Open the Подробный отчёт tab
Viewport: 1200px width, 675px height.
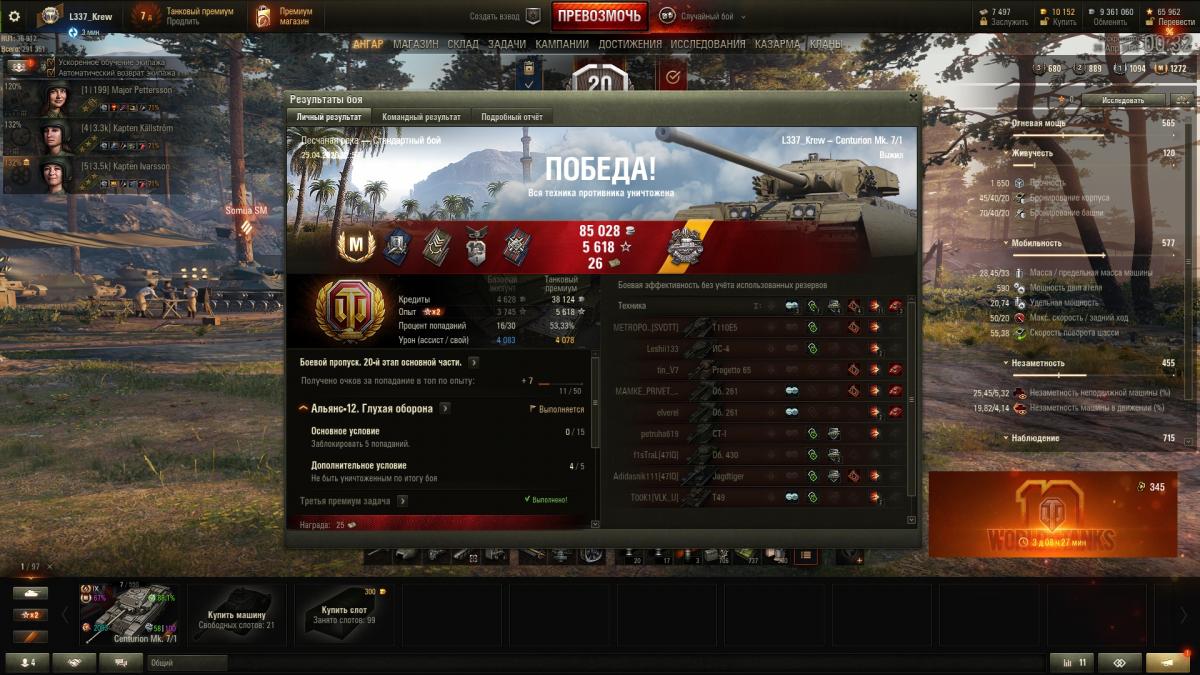(512, 117)
